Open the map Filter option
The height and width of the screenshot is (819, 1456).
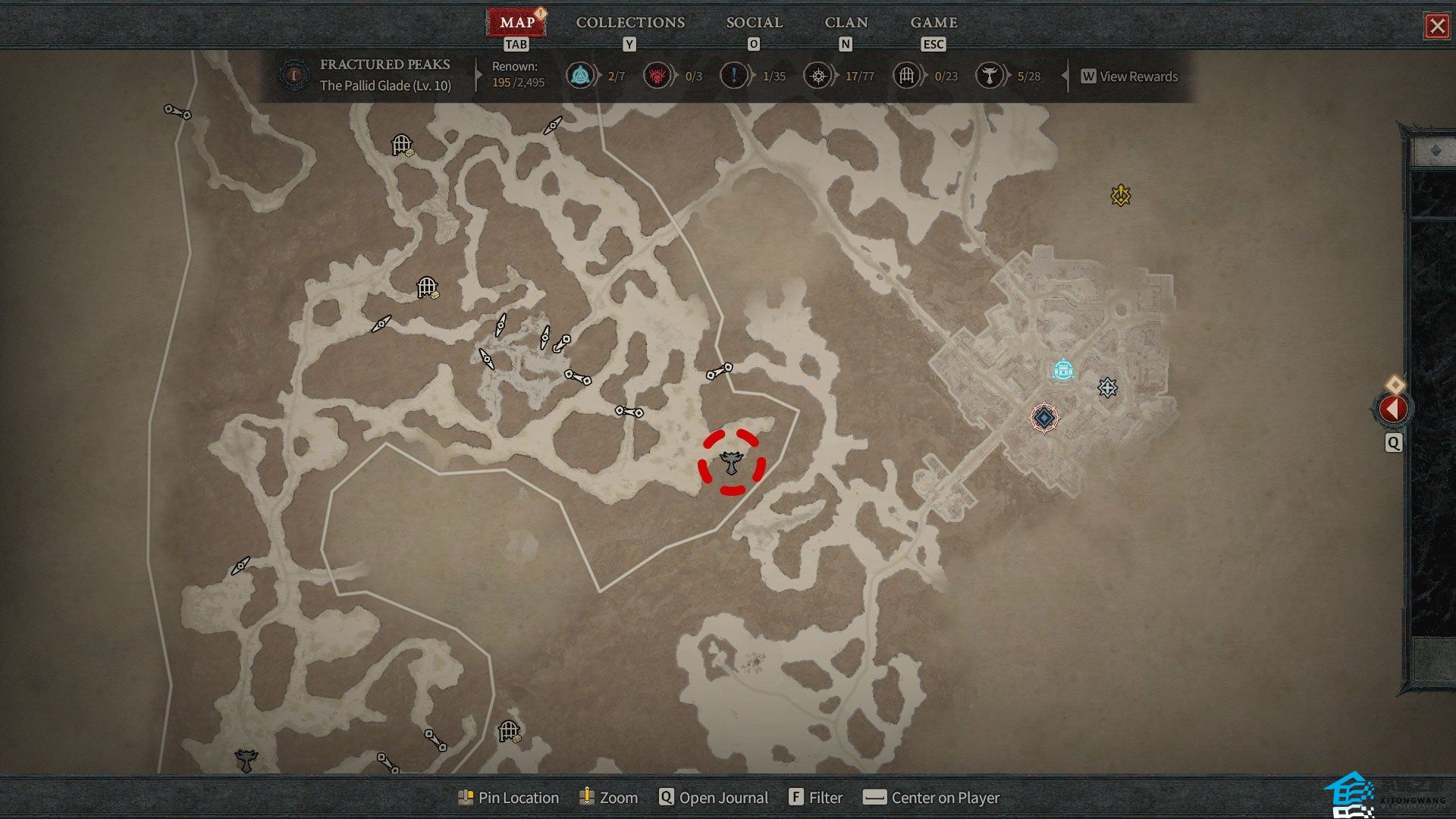click(x=816, y=798)
